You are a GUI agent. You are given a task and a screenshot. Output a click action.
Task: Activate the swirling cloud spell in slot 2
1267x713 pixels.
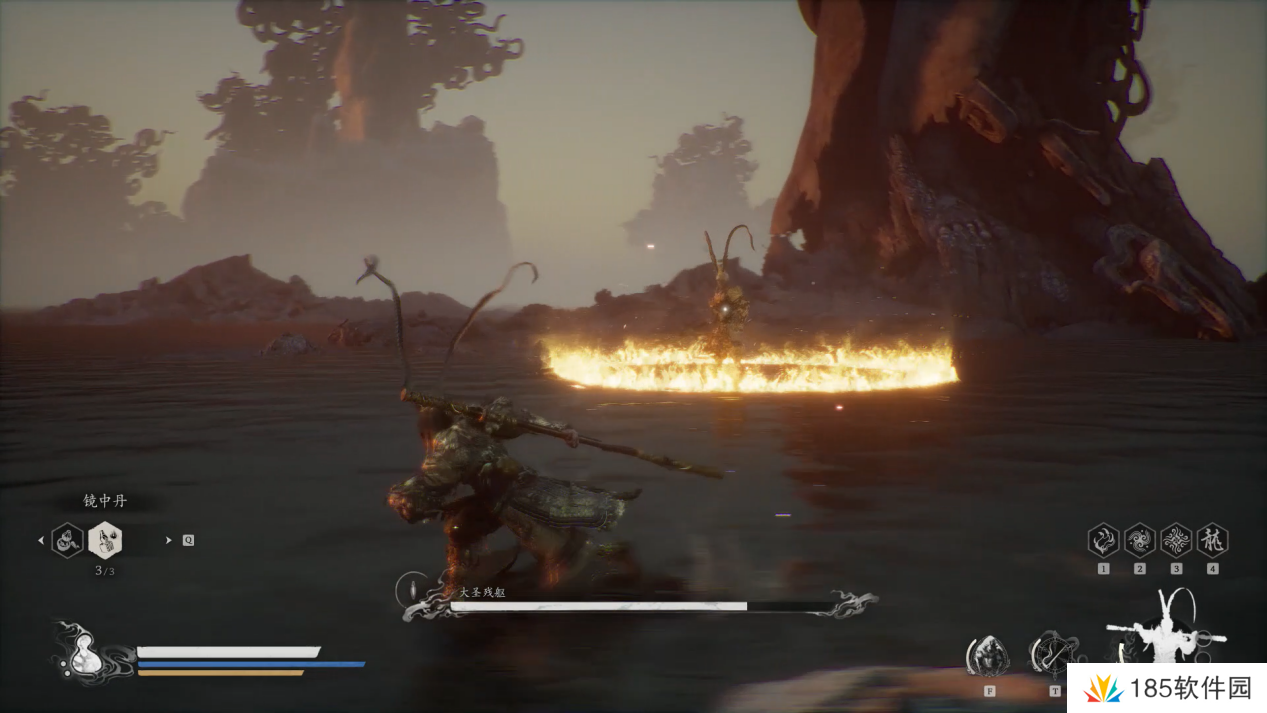[1139, 541]
